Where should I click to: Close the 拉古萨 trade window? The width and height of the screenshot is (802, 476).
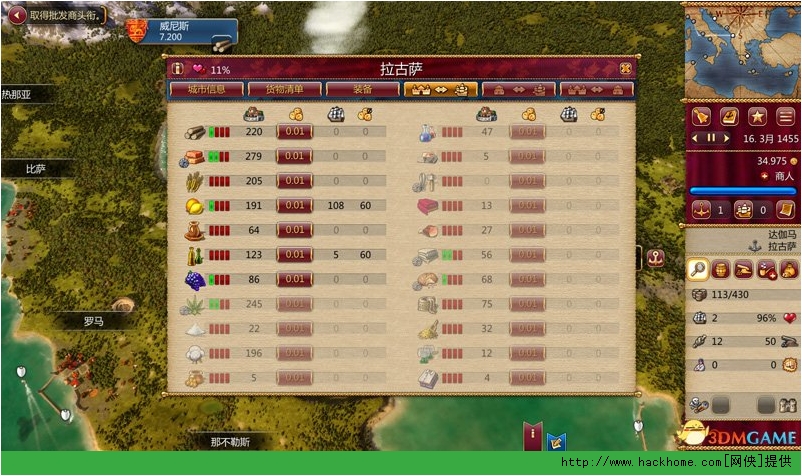pyautogui.click(x=625, y=69)
